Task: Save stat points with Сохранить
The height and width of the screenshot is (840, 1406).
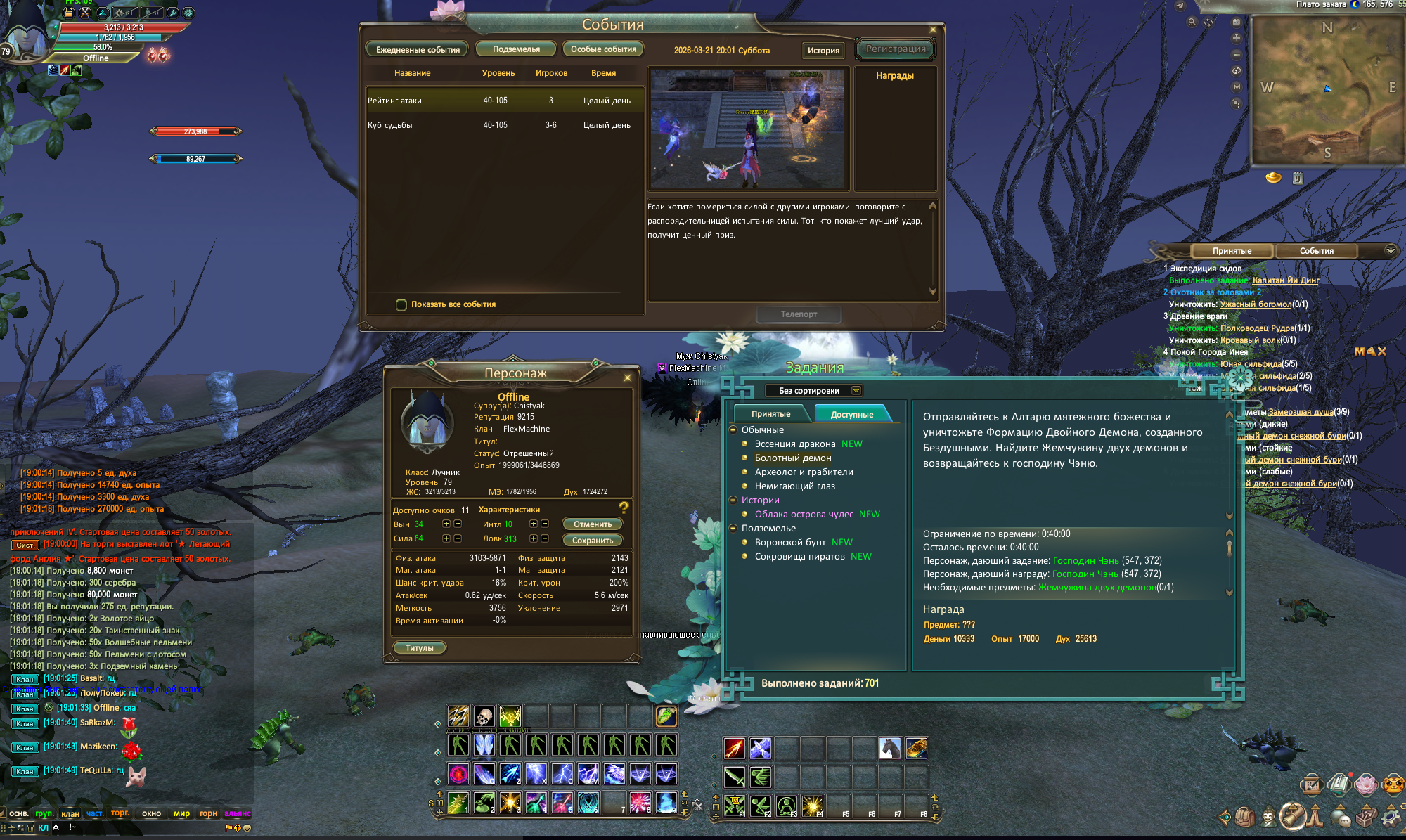Action: tap(592, 541)
